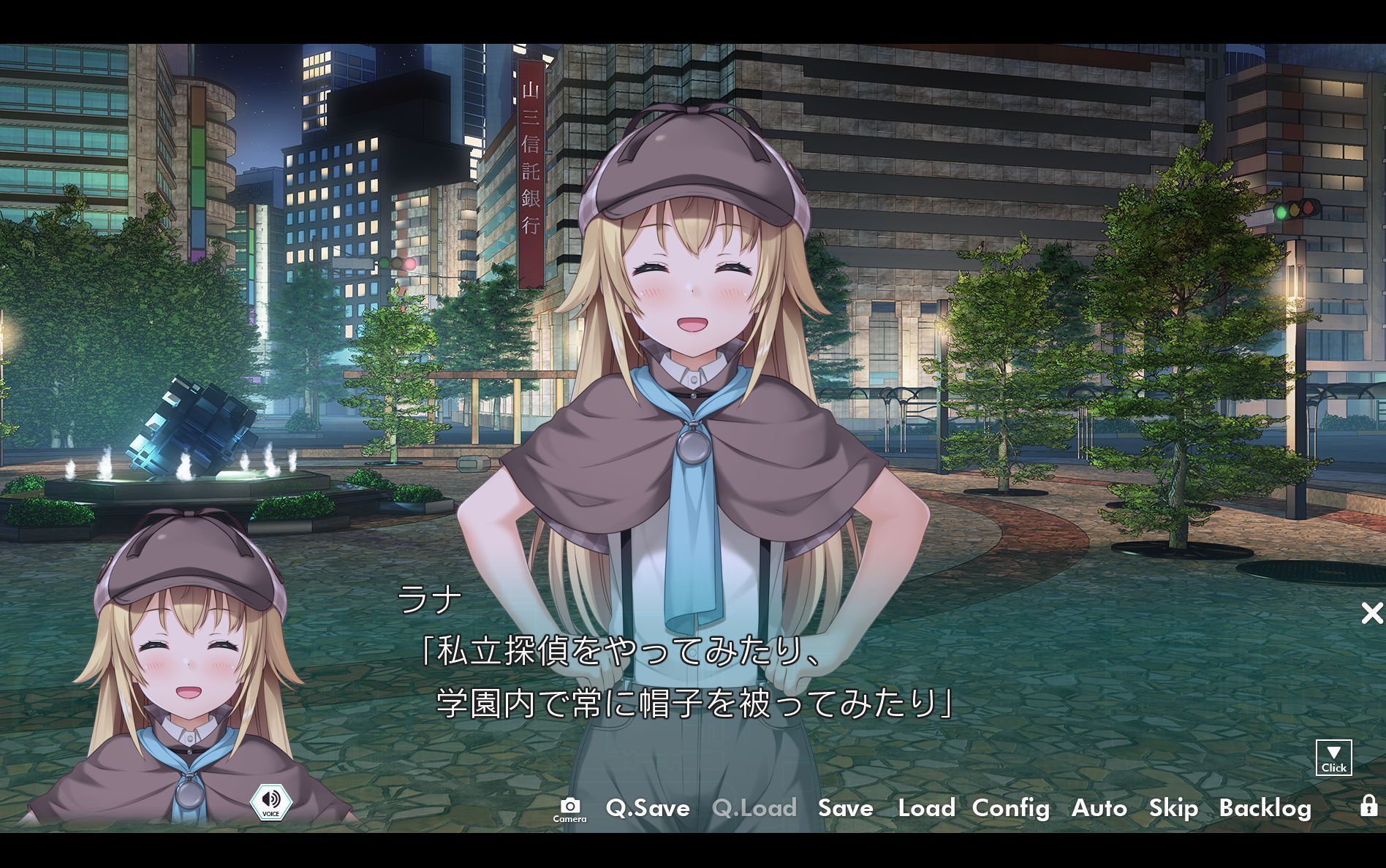Image resolution: width=1386 pixels, height=868 pixels.
Task: Expand the Save screen
Action: (845, 809)
